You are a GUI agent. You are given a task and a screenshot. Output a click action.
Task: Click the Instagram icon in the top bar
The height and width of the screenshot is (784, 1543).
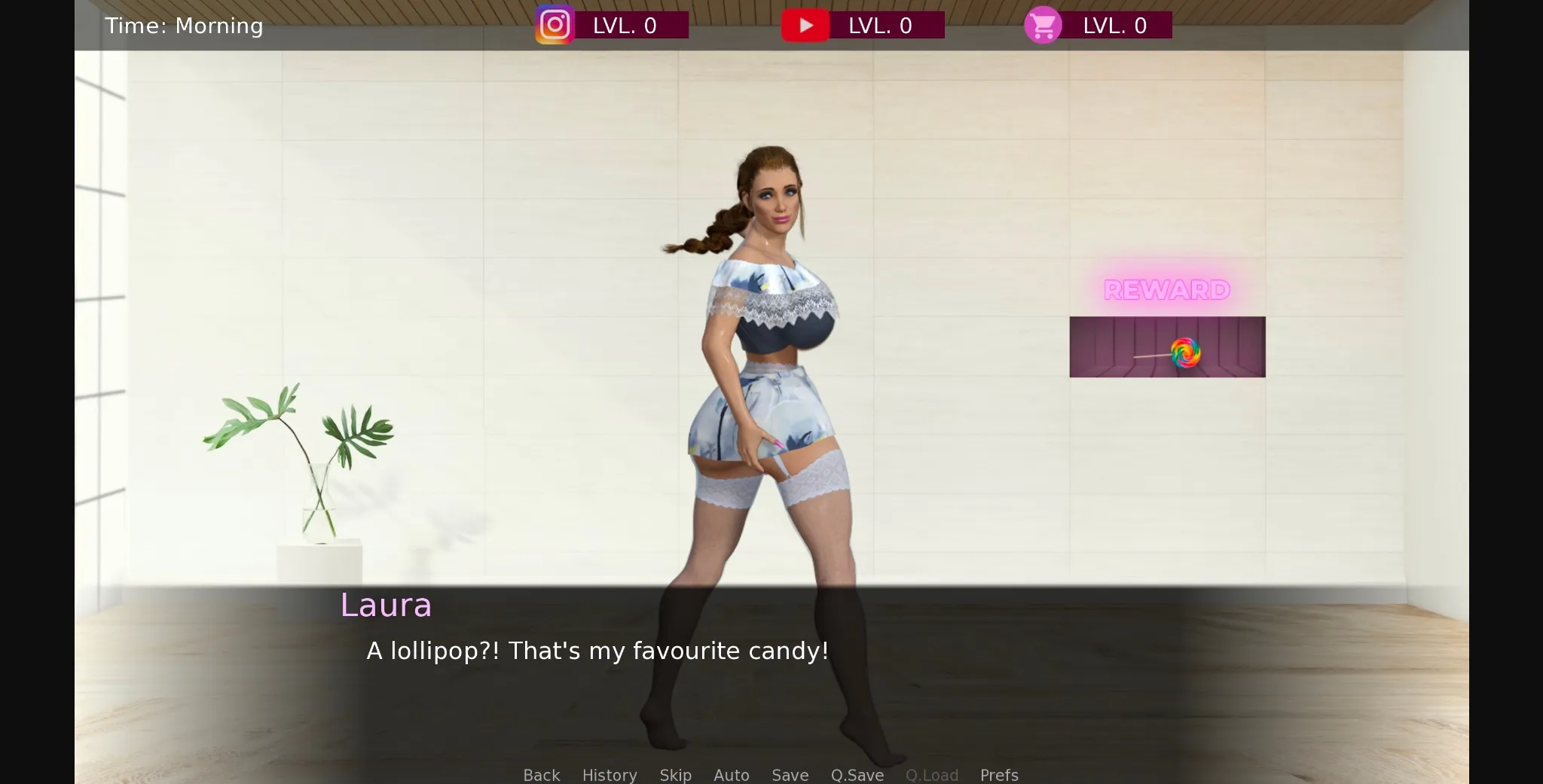555,25
